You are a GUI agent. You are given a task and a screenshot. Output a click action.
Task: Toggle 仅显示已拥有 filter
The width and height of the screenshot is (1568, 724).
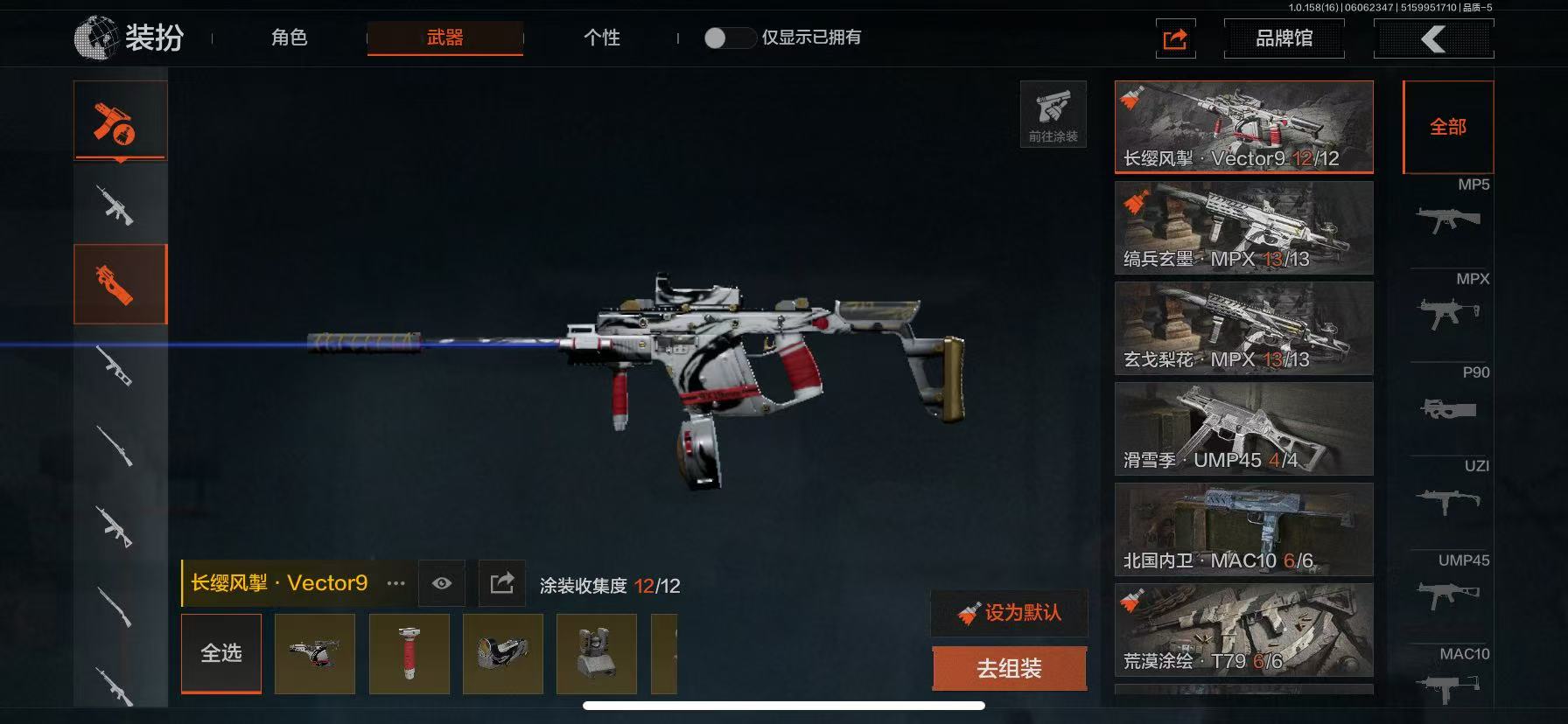click(728, 38)
